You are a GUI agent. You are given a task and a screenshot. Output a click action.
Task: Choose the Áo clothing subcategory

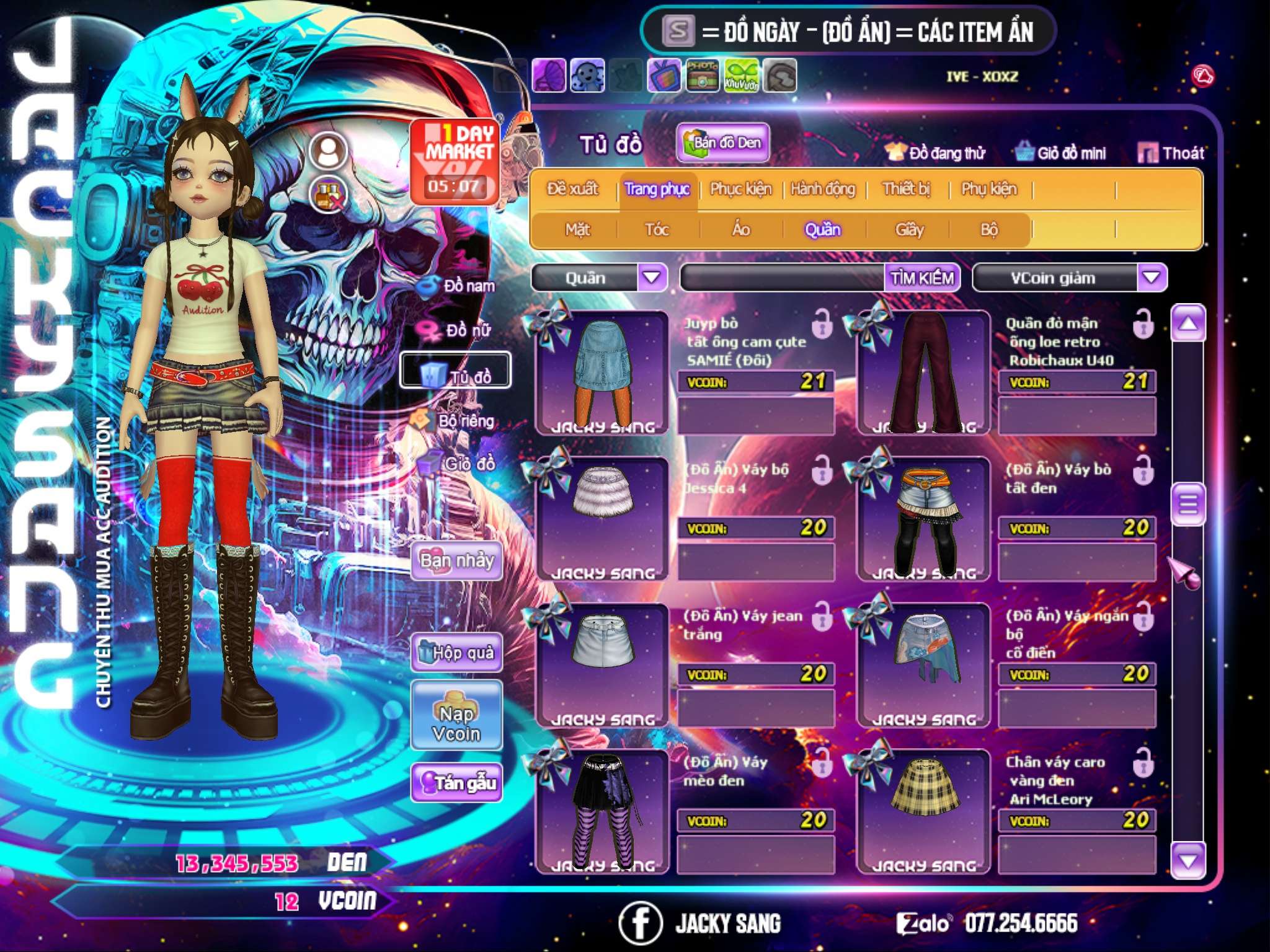[x=741, y=230]
